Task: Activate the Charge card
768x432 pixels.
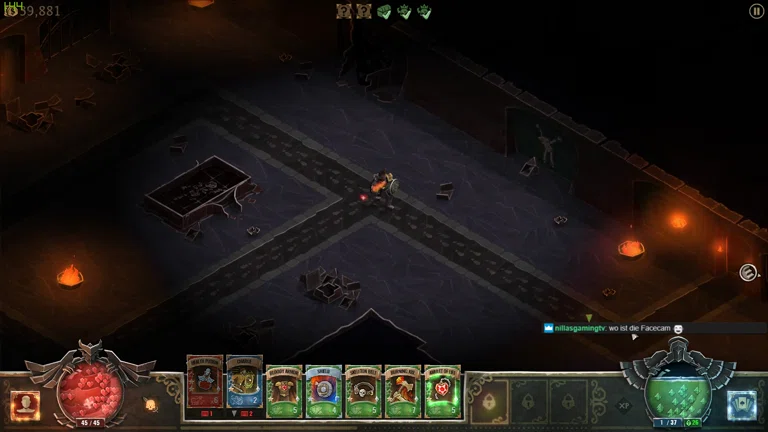Action: coord(244,385)
